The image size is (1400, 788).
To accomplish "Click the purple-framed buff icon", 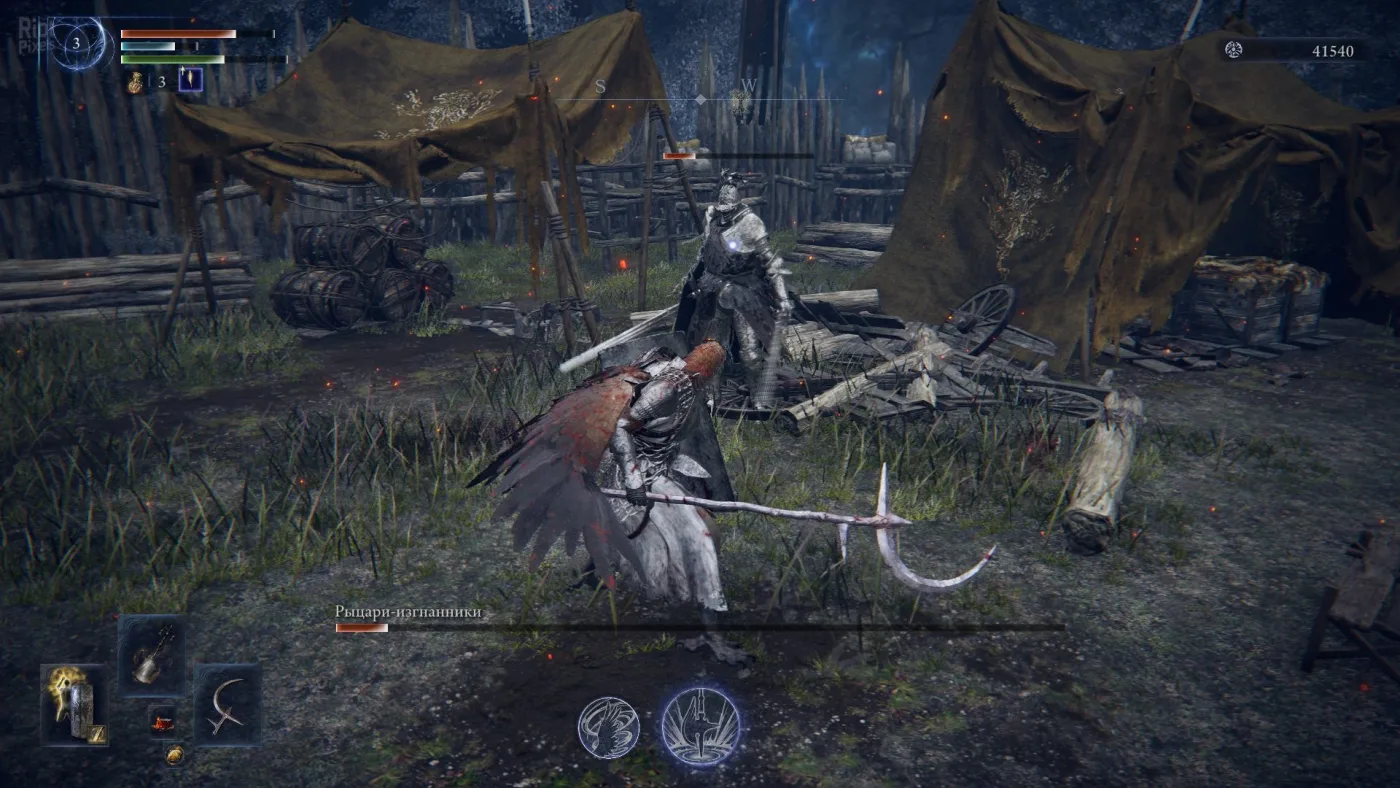I will (x=190, y=80).
